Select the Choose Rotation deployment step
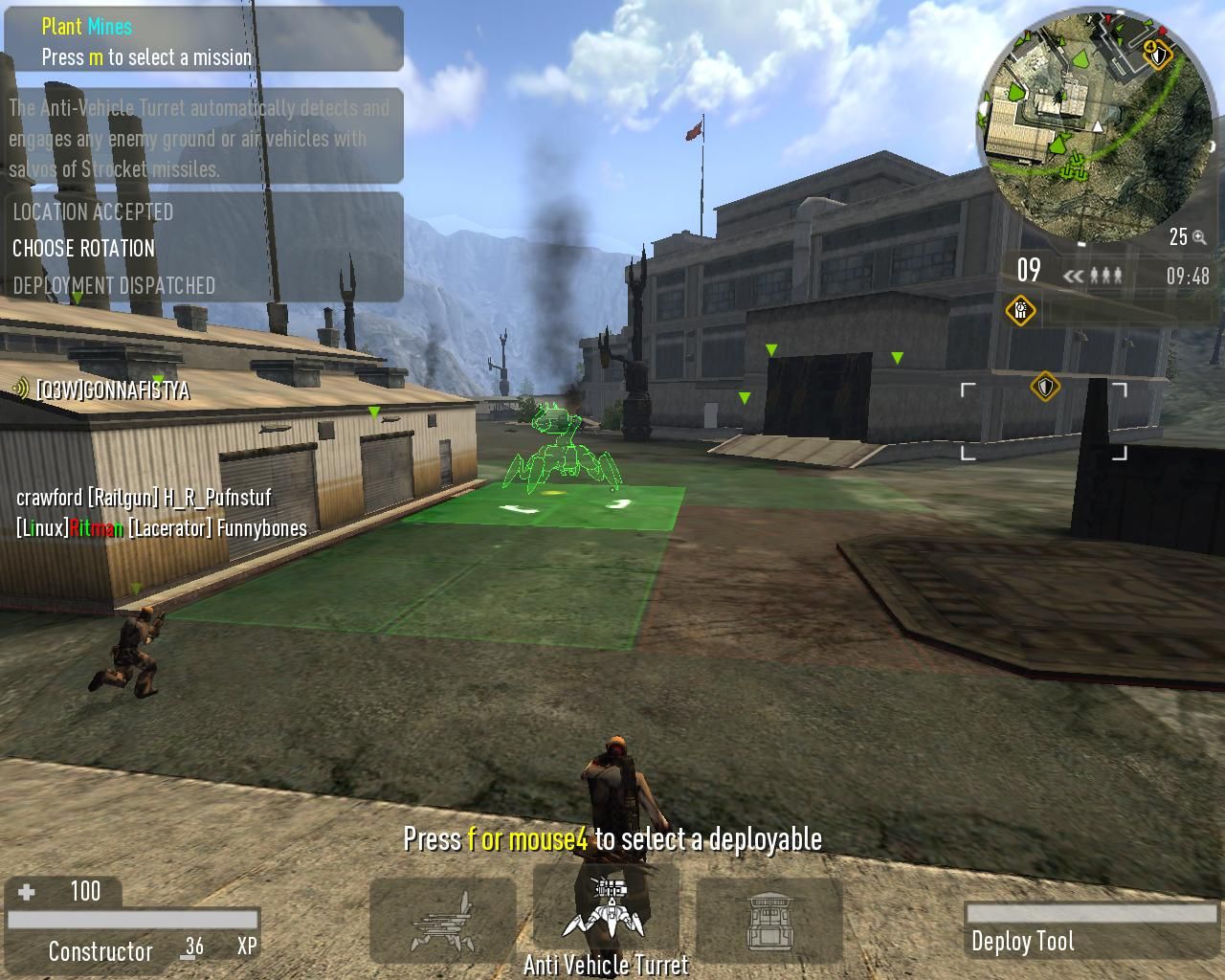1225x980 pixels. click(x=84, y=249)
